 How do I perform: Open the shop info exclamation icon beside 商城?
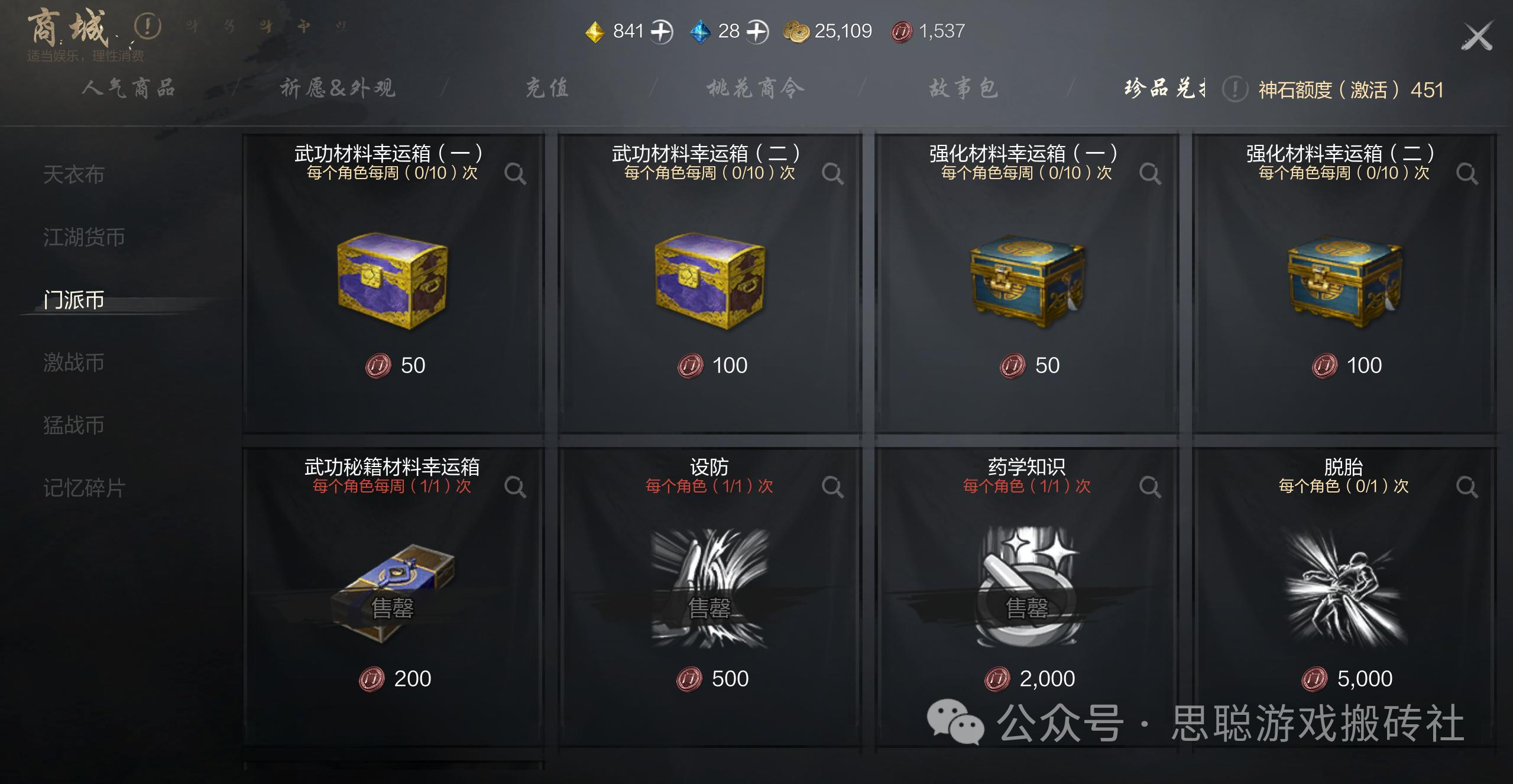point(147,27)
